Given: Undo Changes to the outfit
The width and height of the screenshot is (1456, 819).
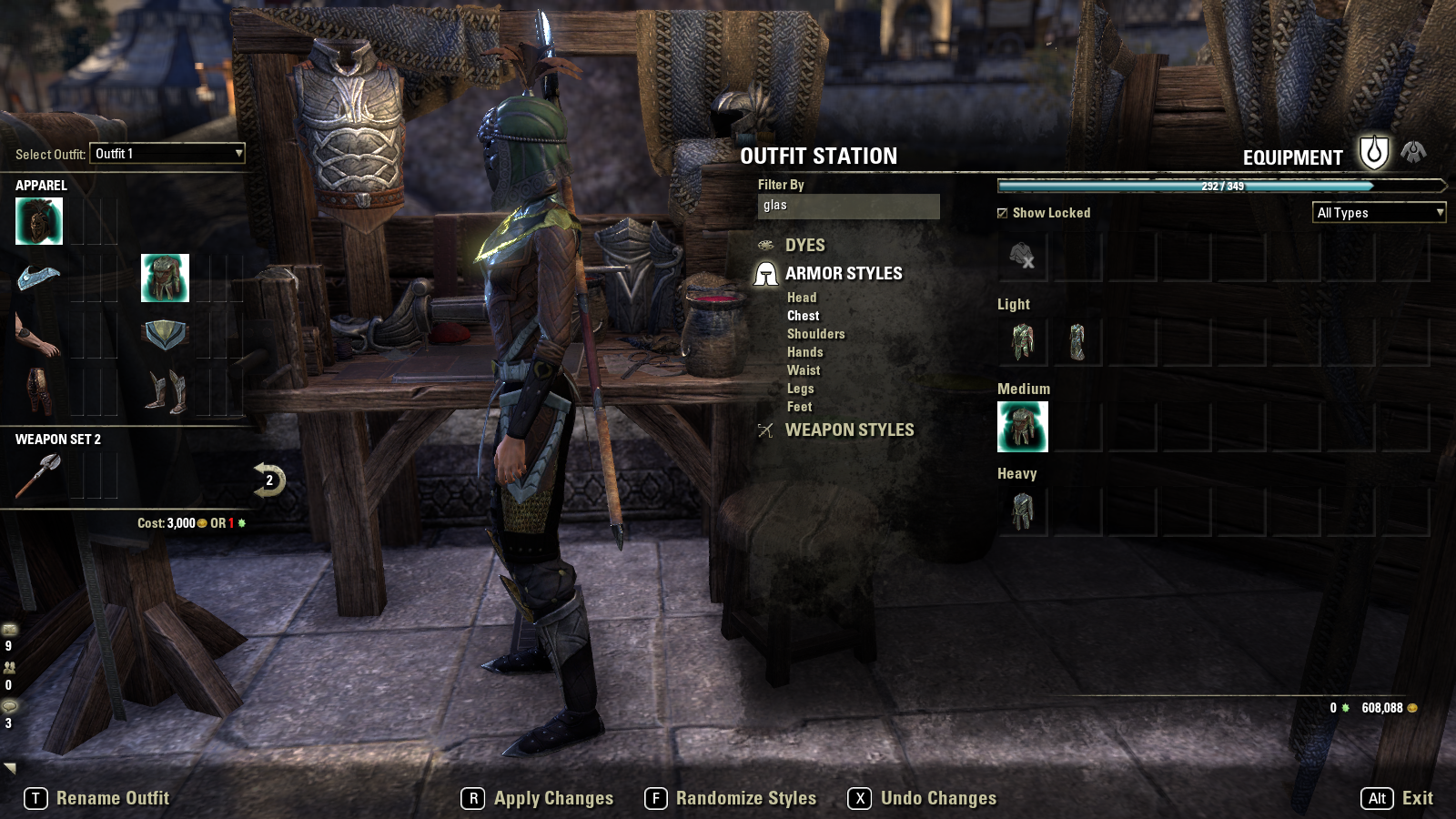Looking at the screenshot, I should [x=923, y=799].
